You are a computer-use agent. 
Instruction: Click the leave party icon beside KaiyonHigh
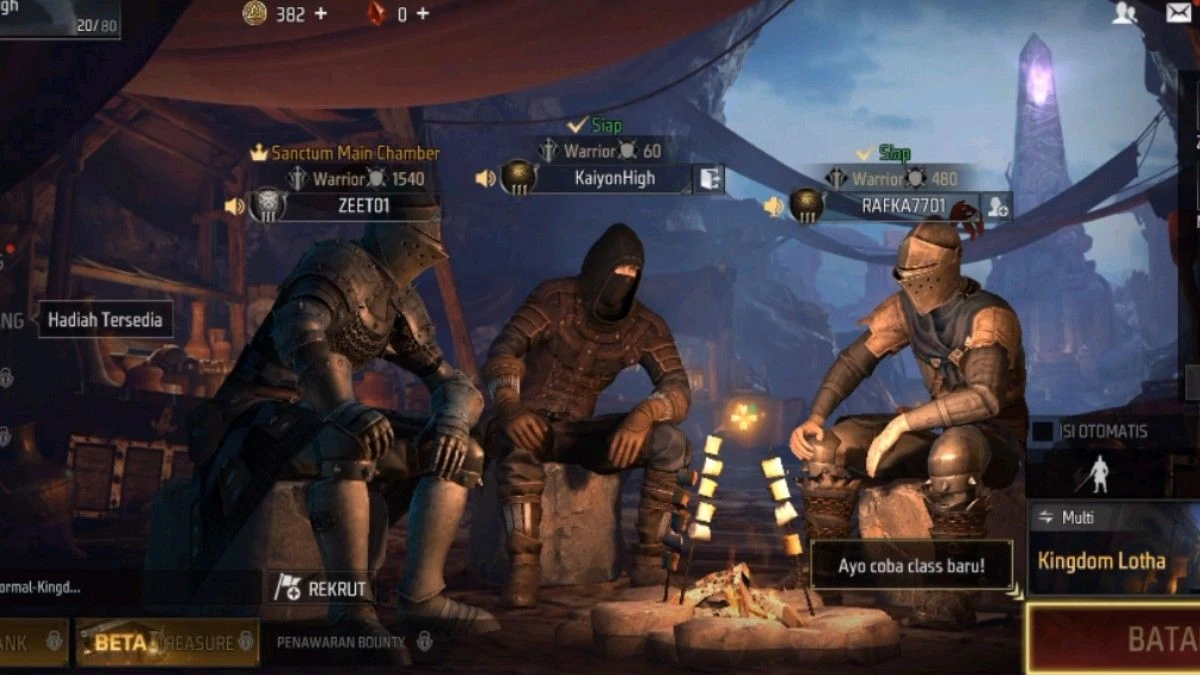[x=710, y=180]
